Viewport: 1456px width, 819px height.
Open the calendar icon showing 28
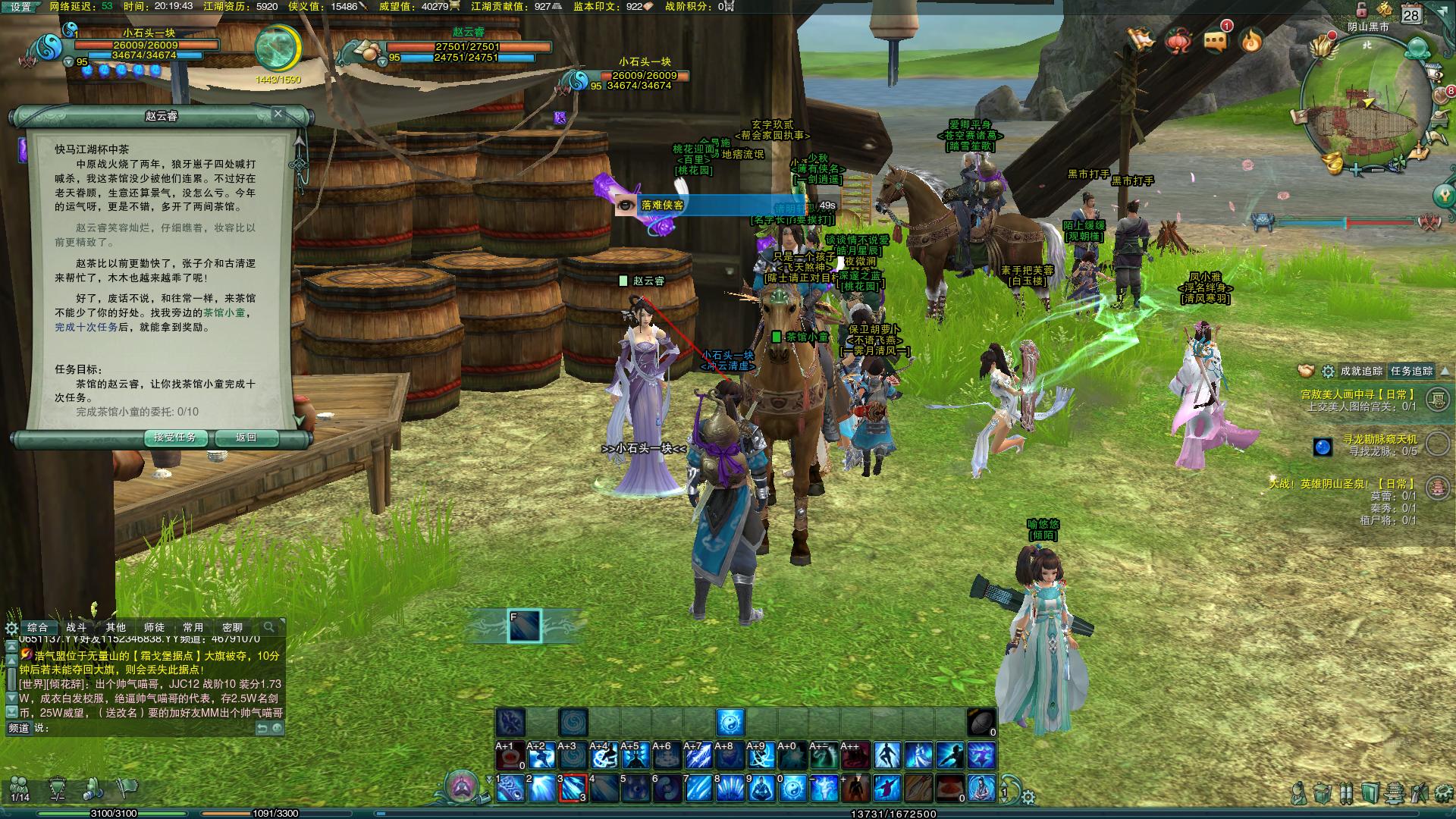[x=1410, y=15]
